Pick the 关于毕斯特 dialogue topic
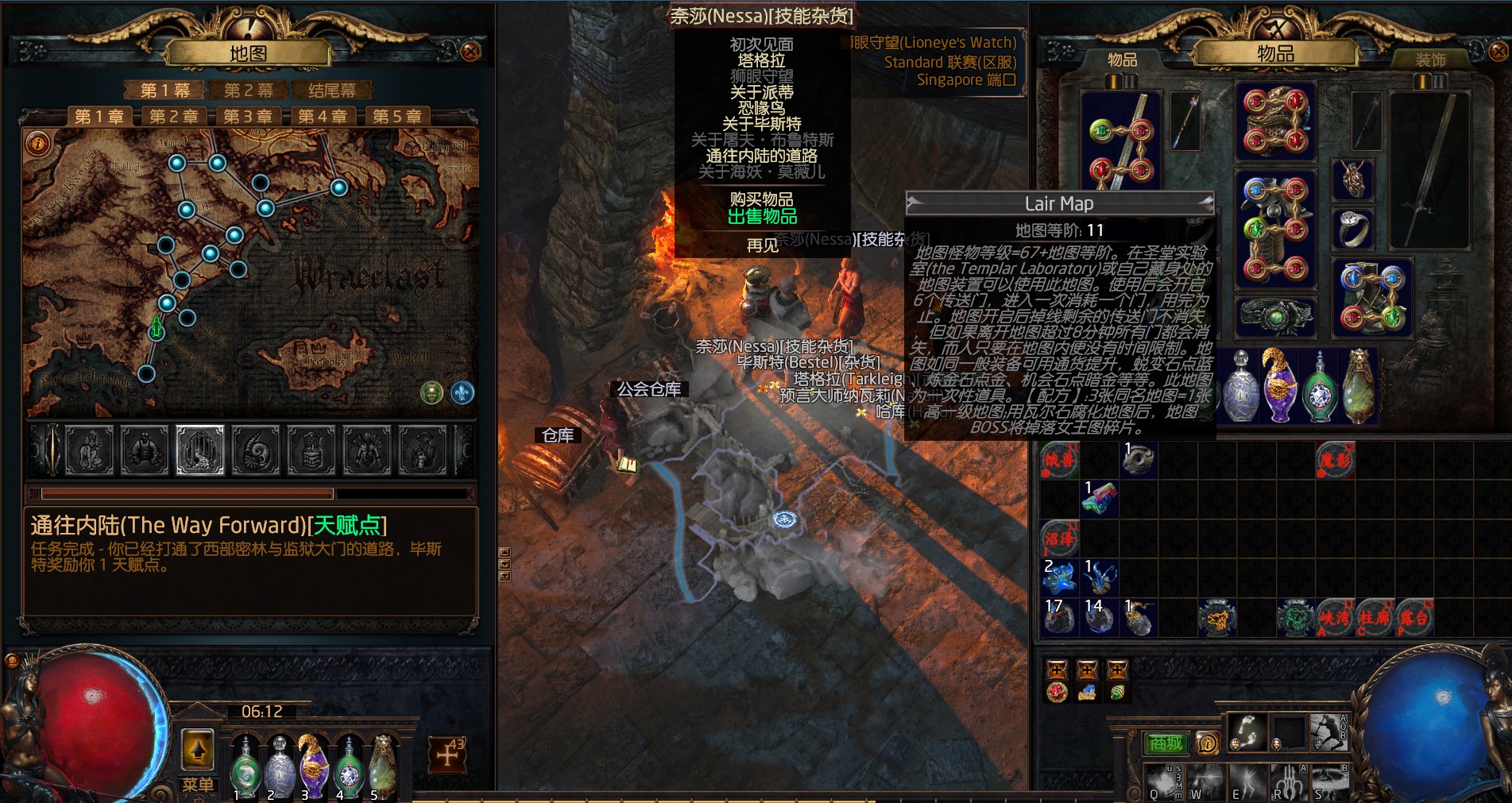Viewport: 1512px width, 803px height. (x=761, y=124)
